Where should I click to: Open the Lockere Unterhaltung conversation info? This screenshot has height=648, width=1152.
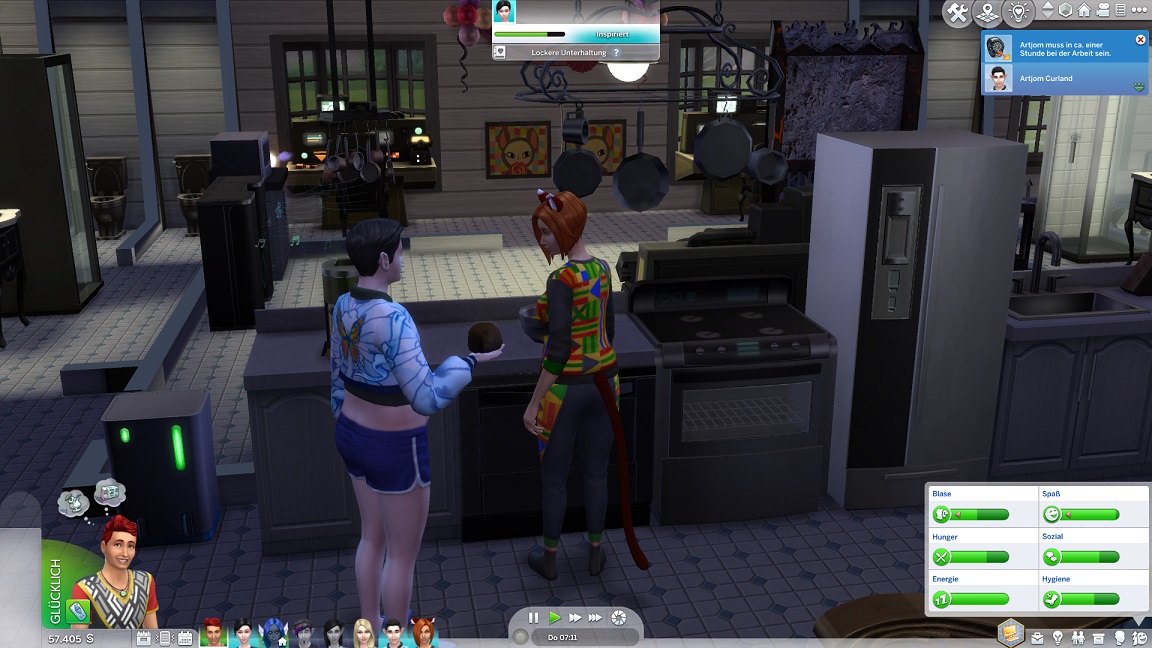(616, 52)
